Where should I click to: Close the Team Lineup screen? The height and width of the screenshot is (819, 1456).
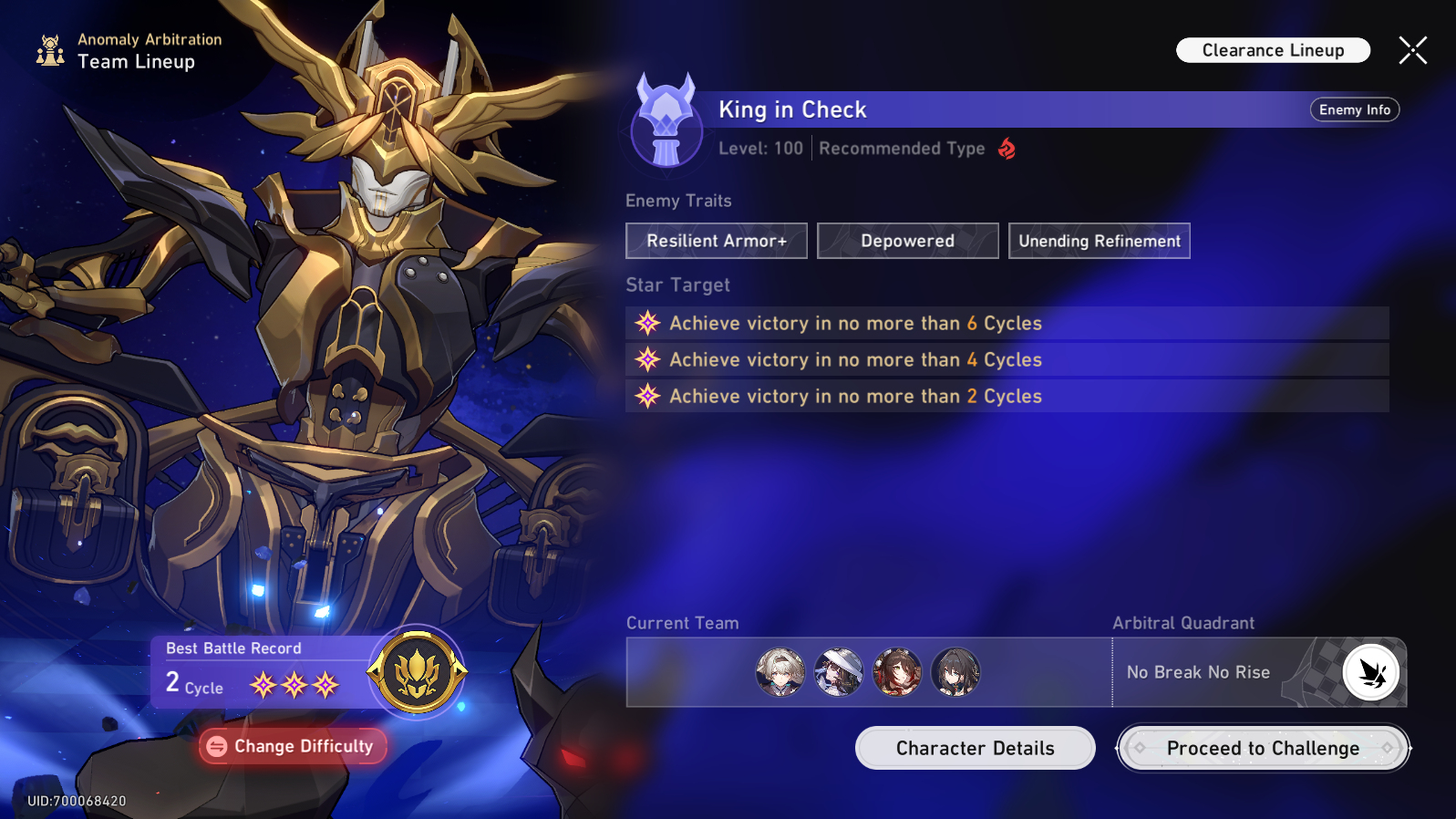pyautogui.click(x=1412, y=50)
